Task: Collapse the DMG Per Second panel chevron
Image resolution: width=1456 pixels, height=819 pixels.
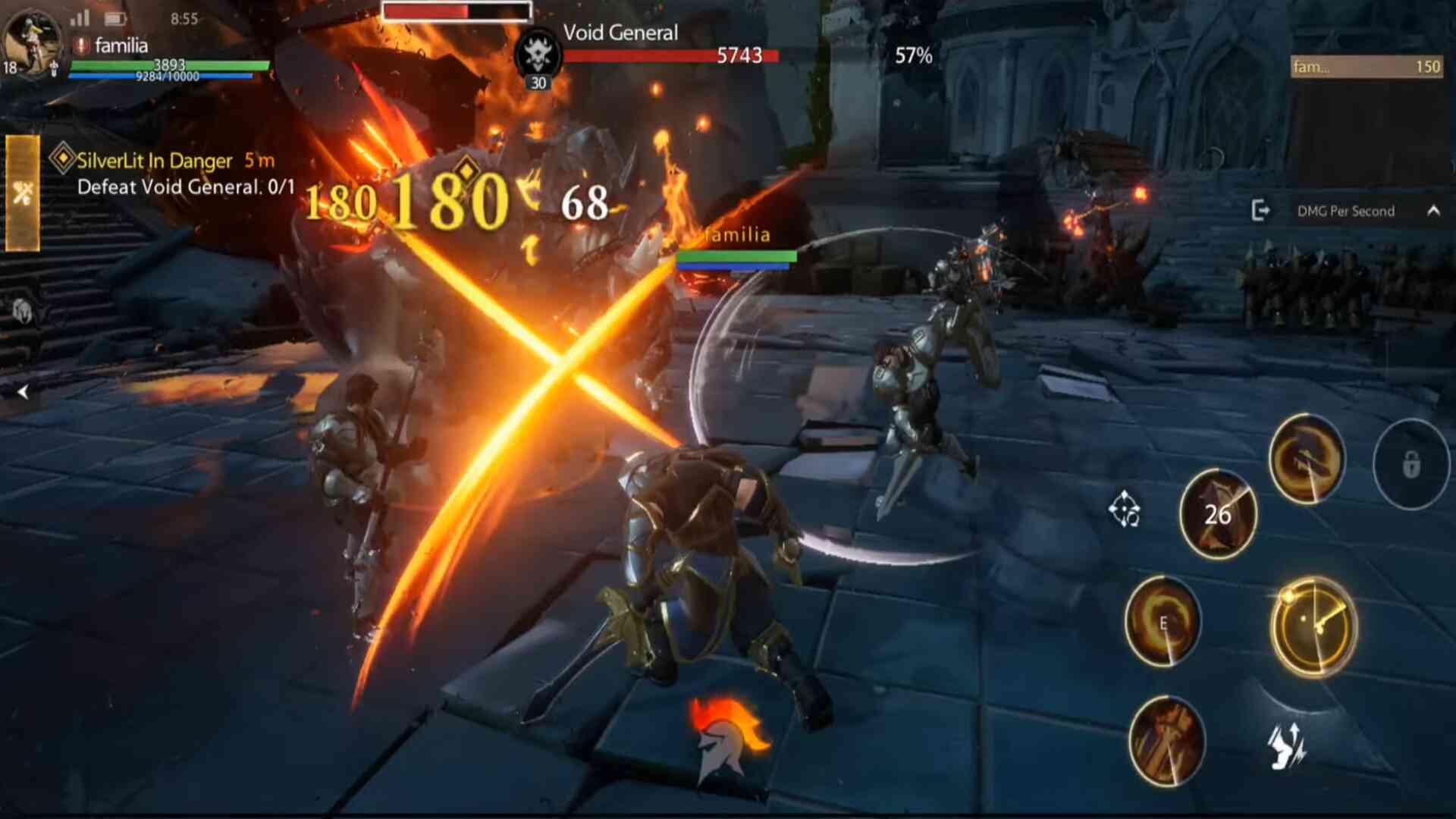Action: (x=1433, y=211)
